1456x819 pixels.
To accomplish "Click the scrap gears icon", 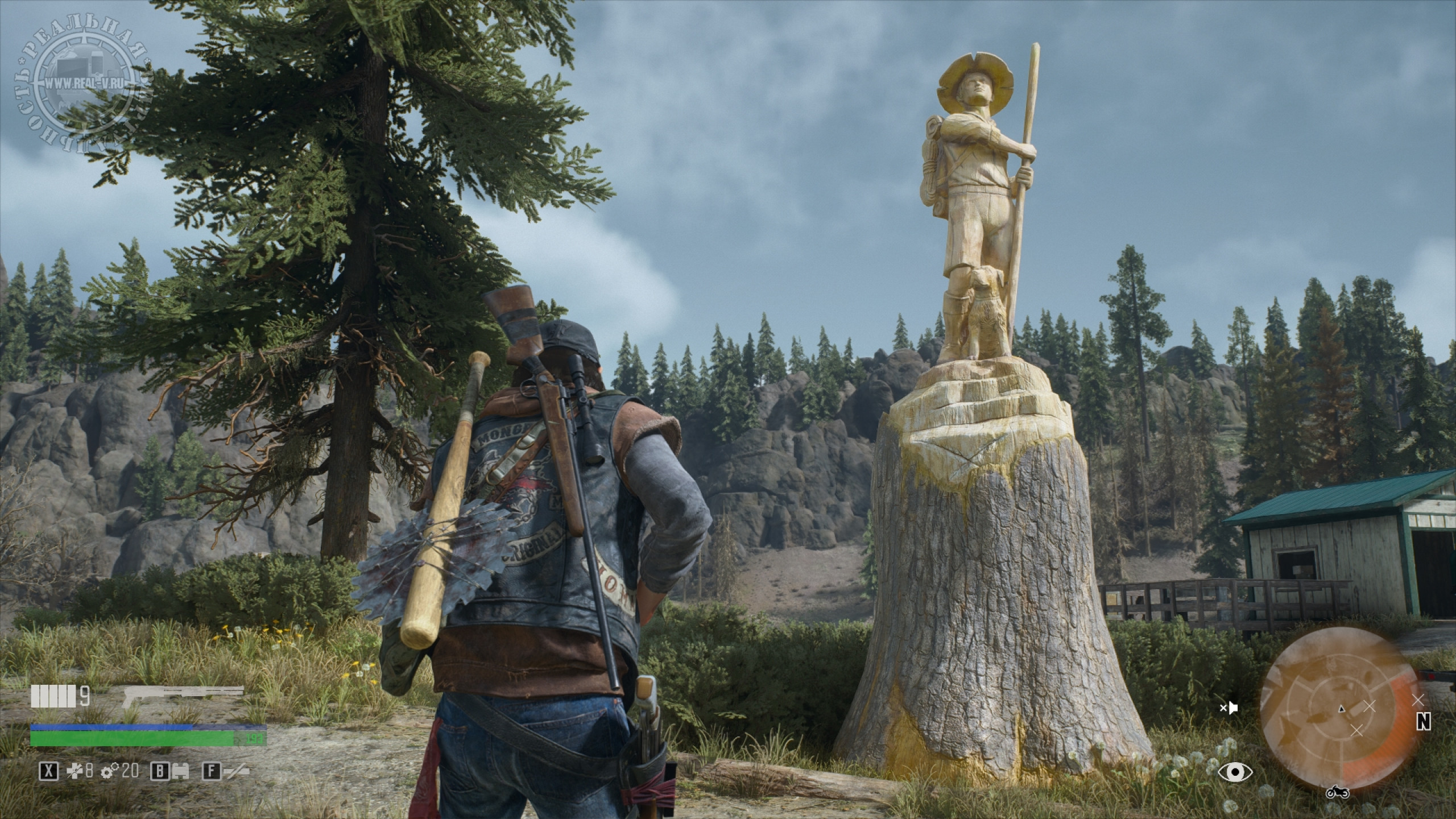I will tap(109, 771).
